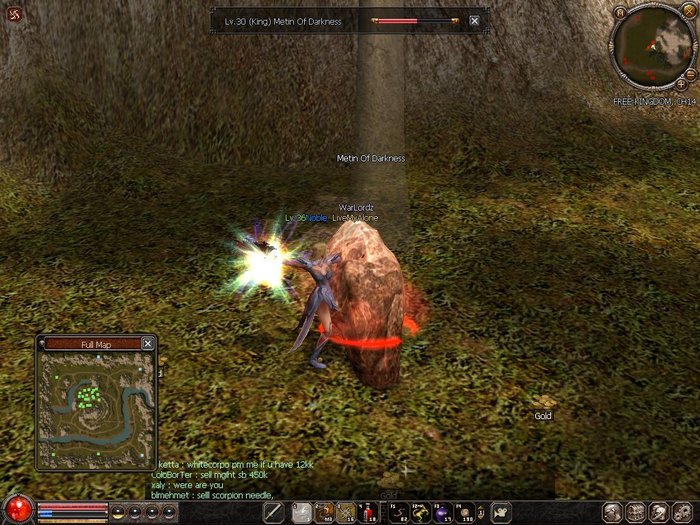Screen dimensions: 700x525
Task: Use the red potion hotbar slot
Action: coord(369,512)
